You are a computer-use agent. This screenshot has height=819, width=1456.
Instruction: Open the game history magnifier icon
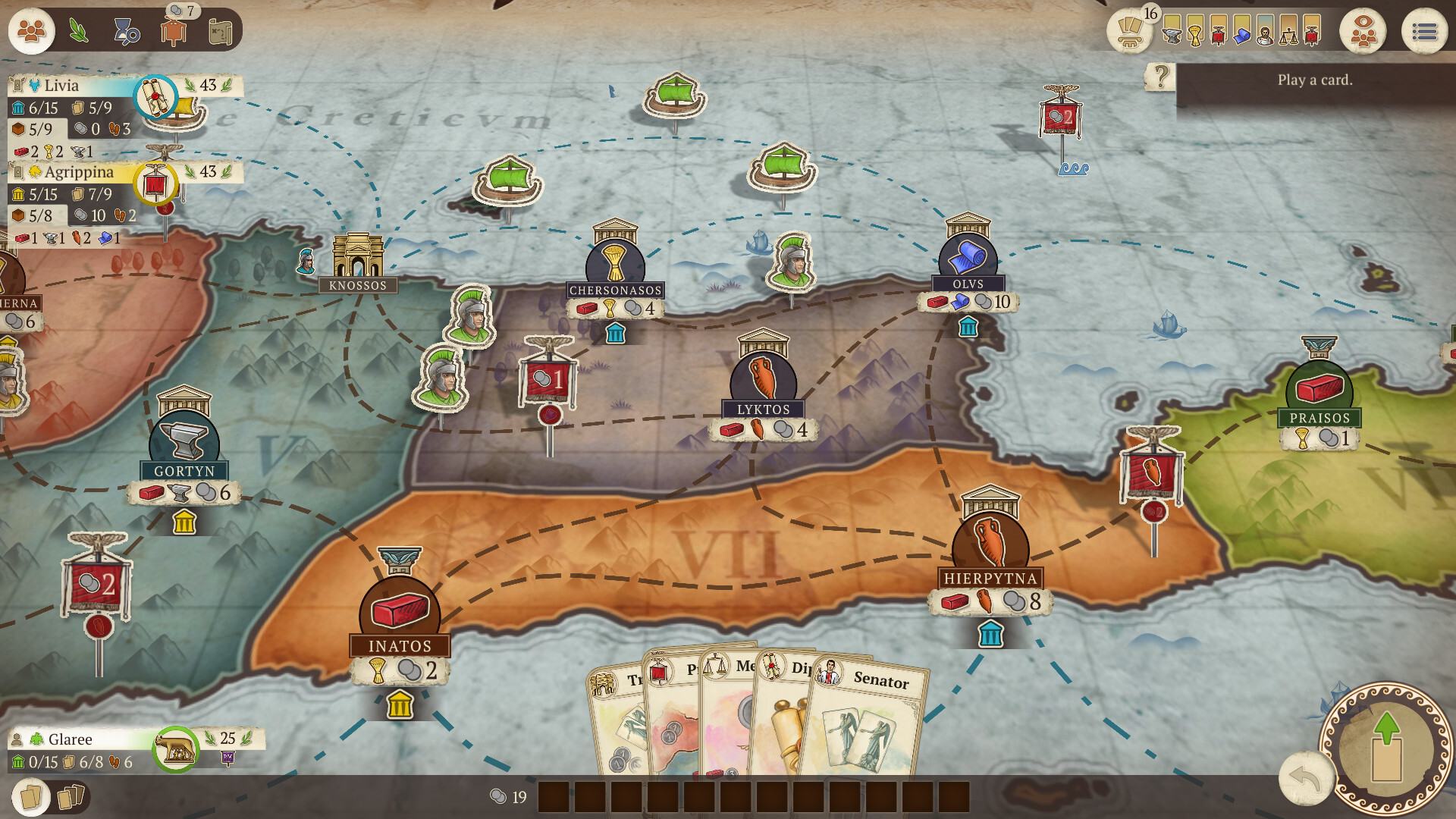[126, 32]
